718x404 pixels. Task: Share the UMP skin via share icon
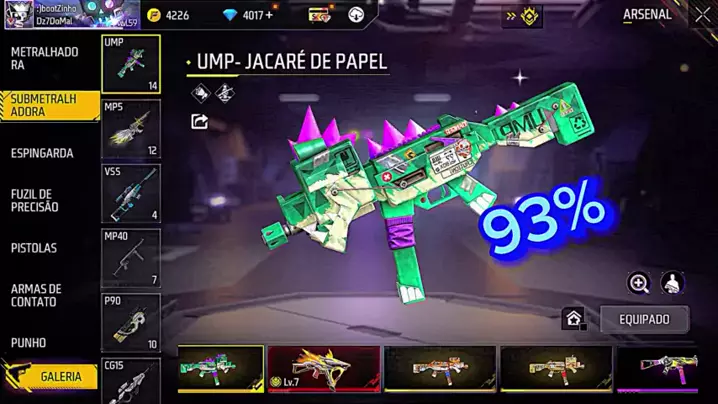(199, 122)
